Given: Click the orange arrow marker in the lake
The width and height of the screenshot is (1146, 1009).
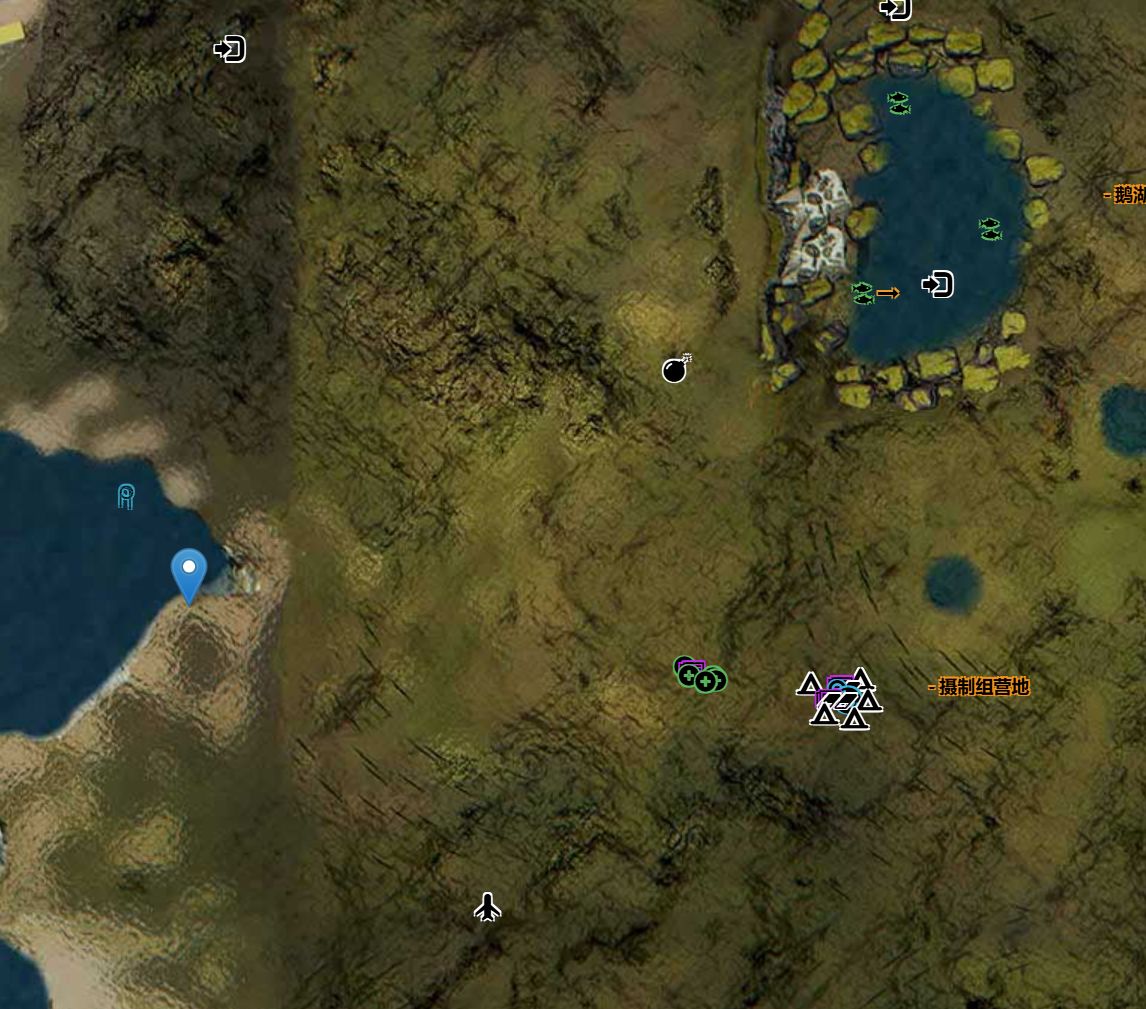Looking at the screenshot, I should point(888,293).
